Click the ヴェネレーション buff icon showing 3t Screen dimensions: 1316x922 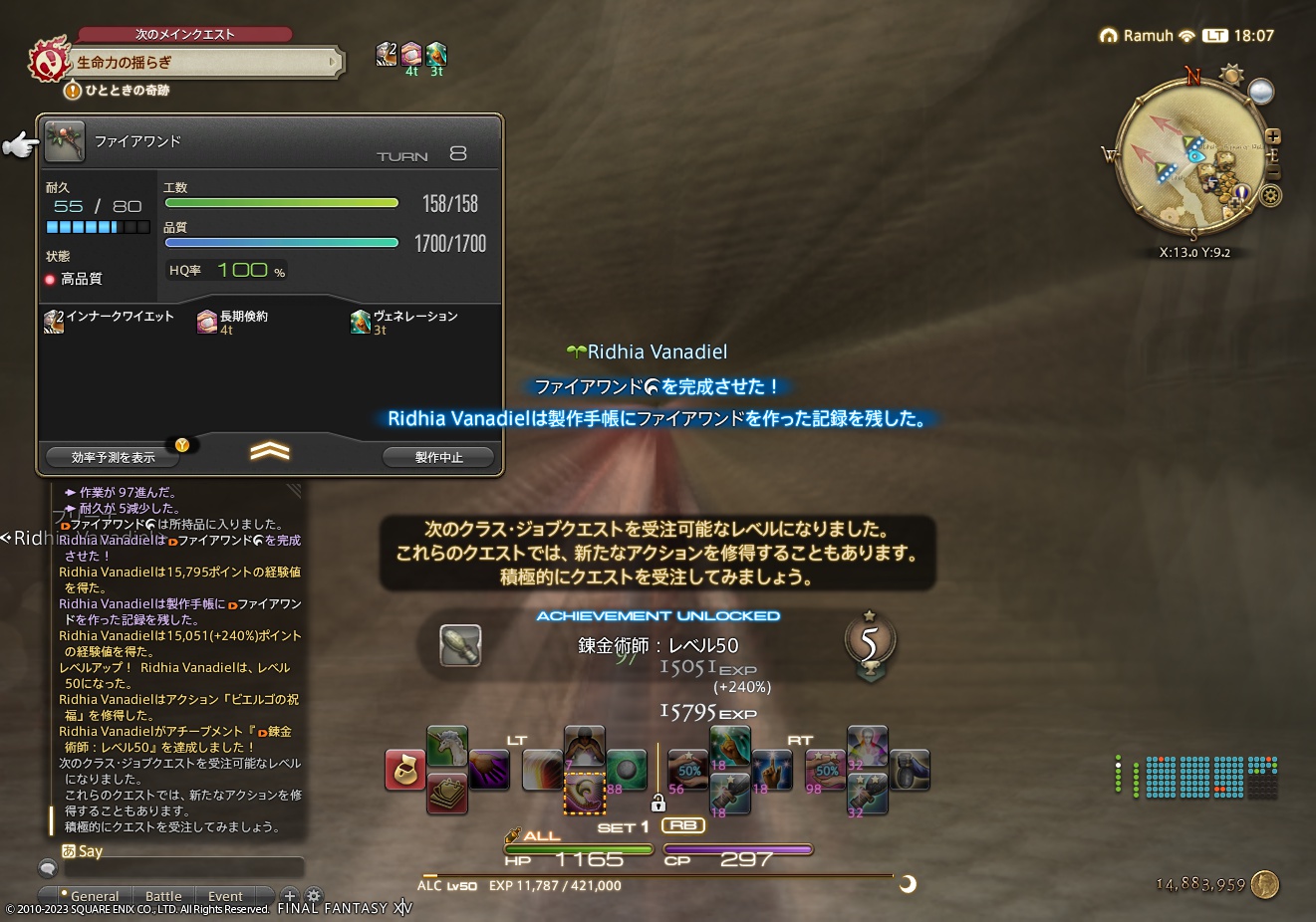pyautogui.click(x=360, y=321)
